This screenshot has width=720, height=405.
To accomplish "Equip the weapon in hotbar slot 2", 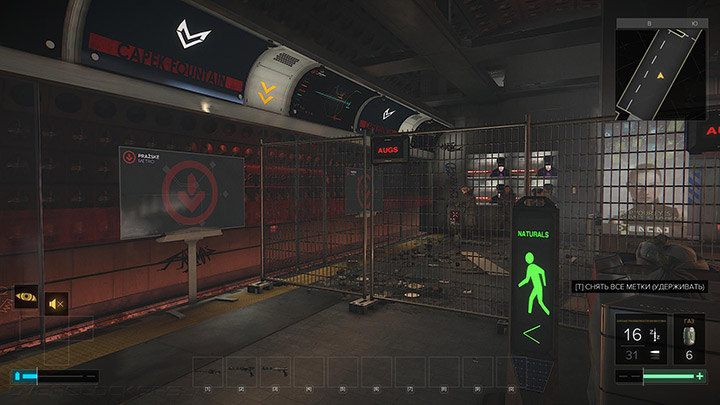I will click(241, 370).
